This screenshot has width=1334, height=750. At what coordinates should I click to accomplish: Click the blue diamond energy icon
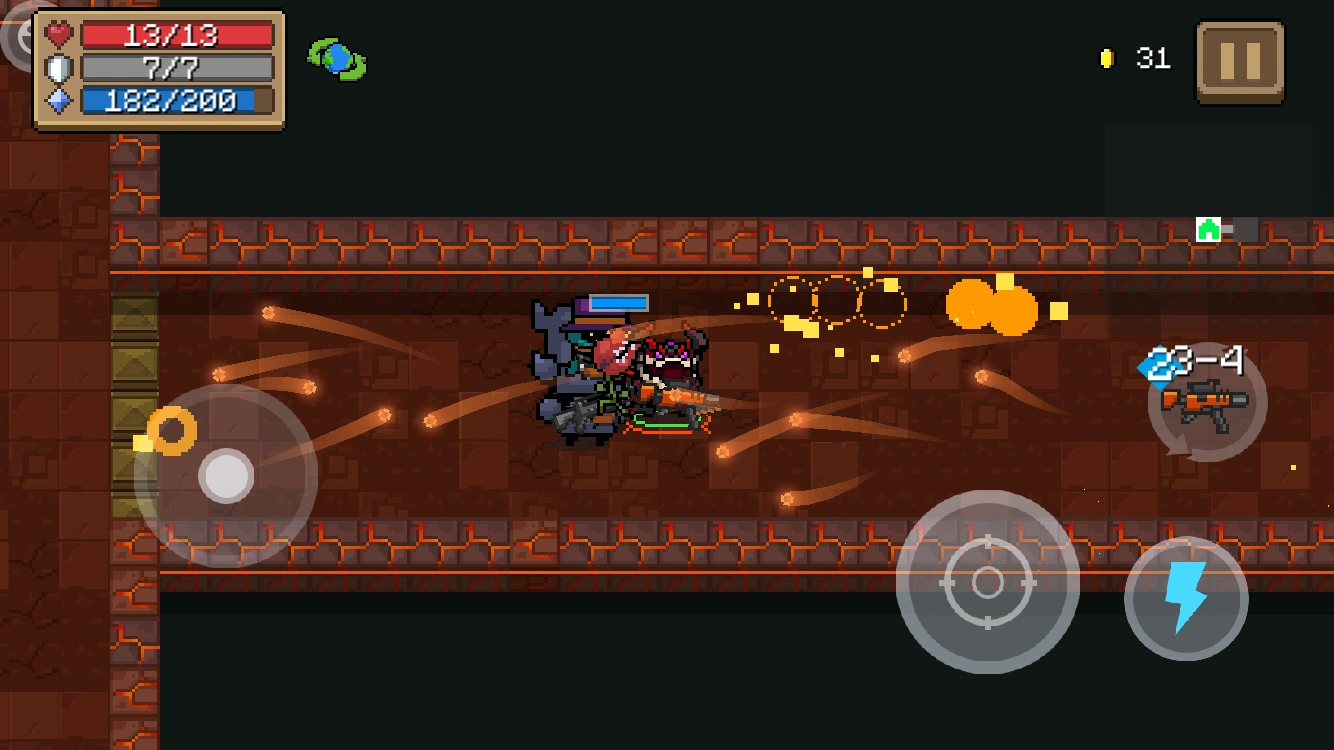tap(57, 99)
